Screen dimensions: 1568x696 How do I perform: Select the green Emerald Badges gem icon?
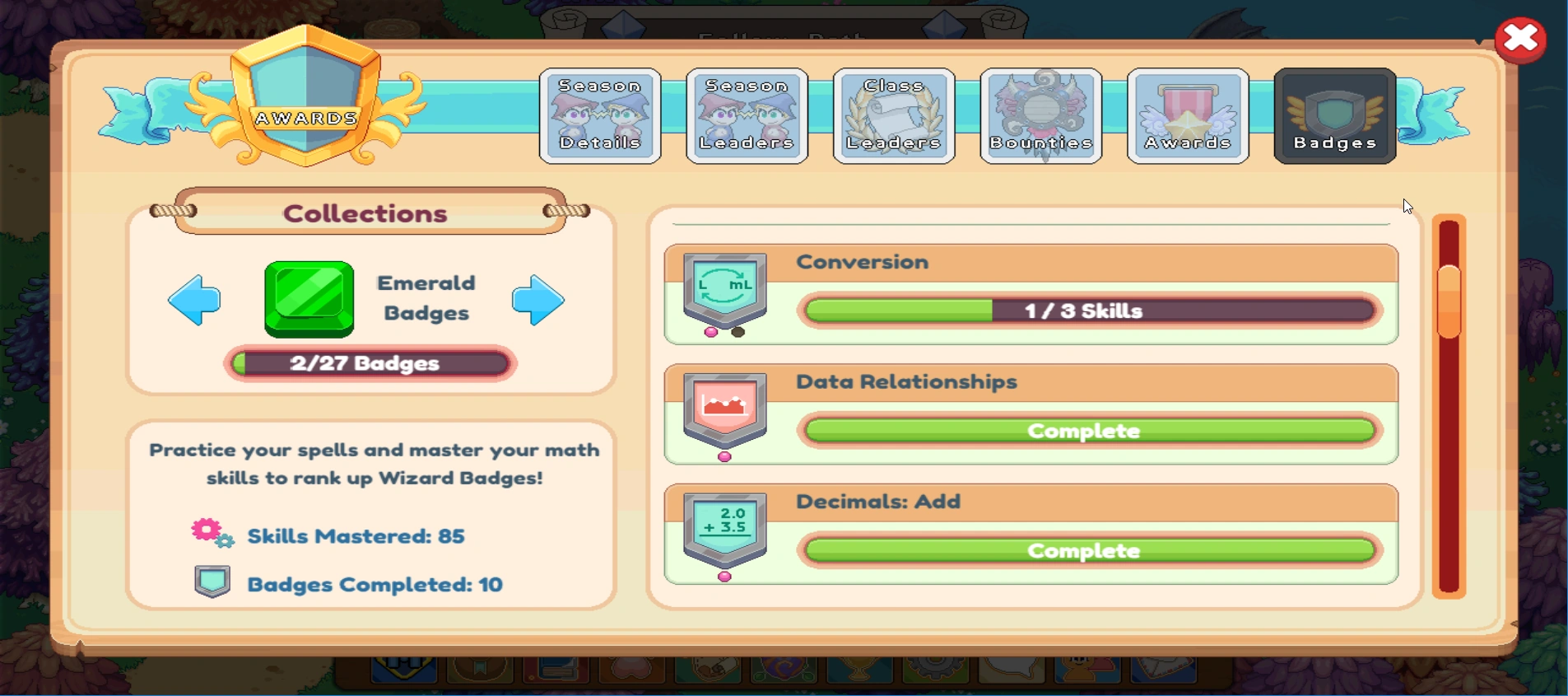pyautogui.click(x=309, y=299)
